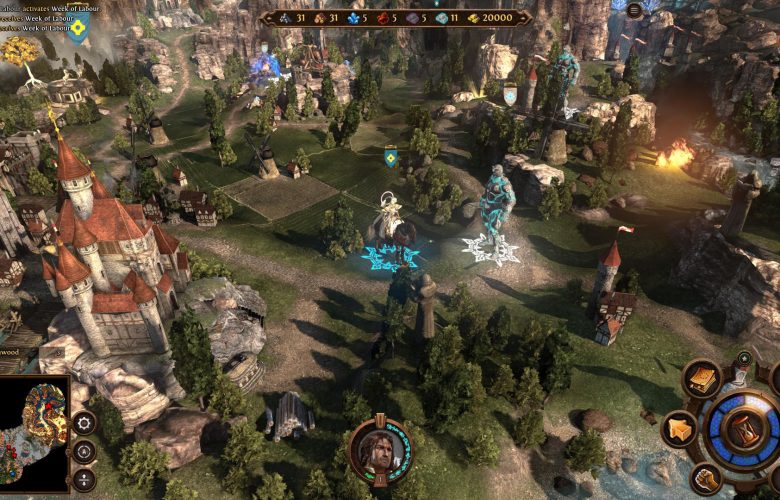This screenshot has height=500, width=780.
Task: Click the circular middle button beside the minimap
Action: point(85,451)
